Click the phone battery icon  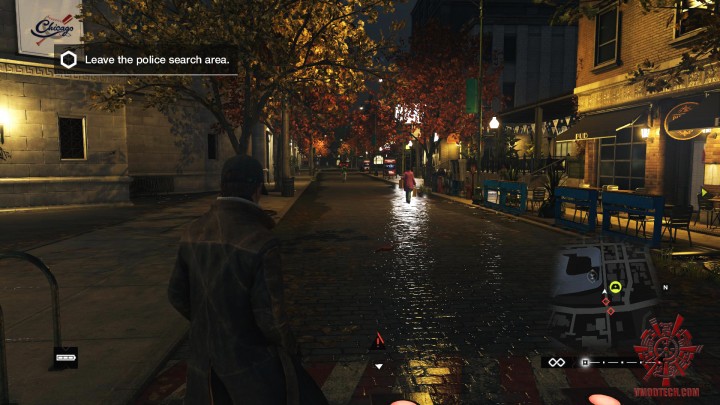(x=66, y=355)
